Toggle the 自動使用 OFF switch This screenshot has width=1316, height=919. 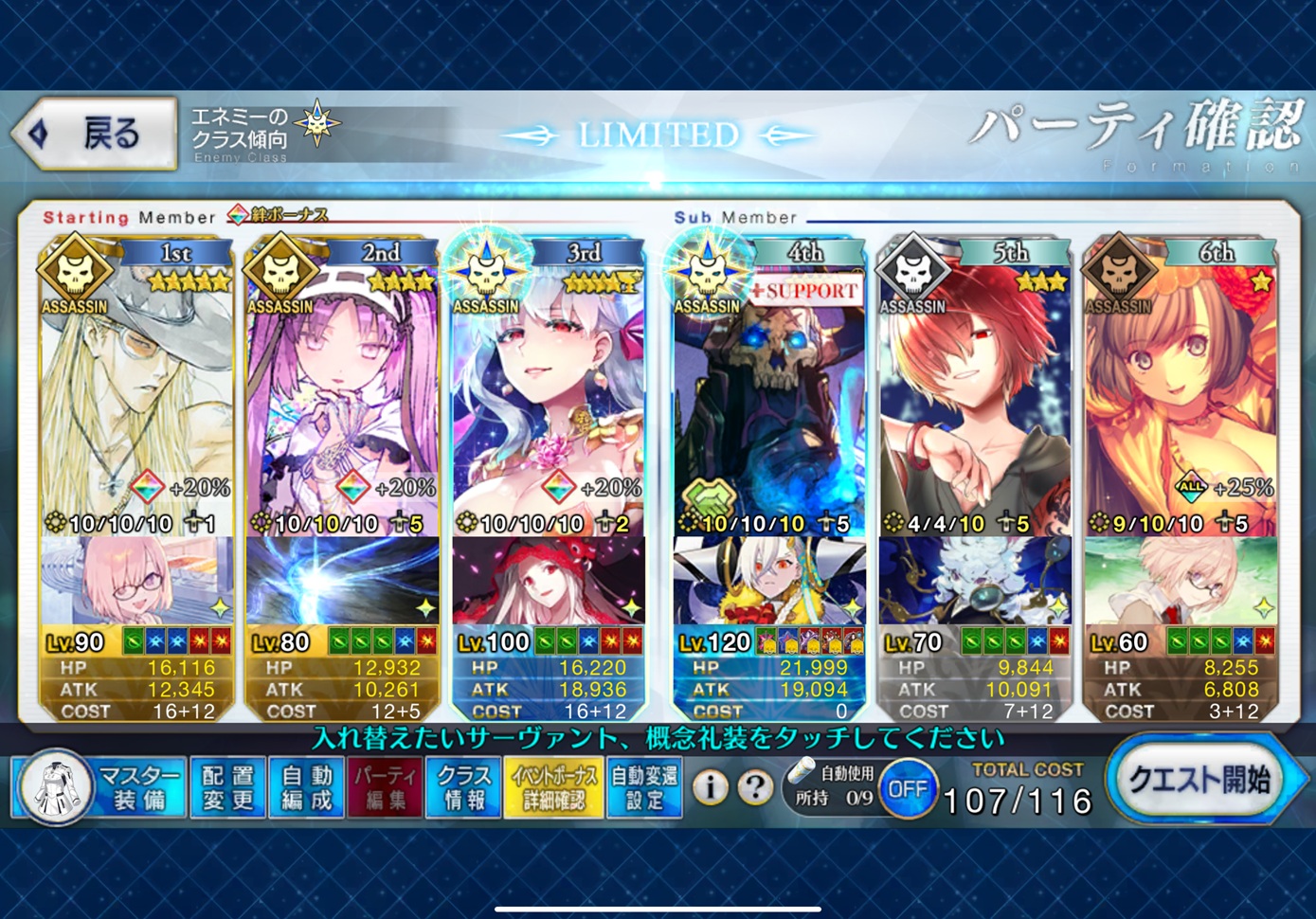coord(907,787)
